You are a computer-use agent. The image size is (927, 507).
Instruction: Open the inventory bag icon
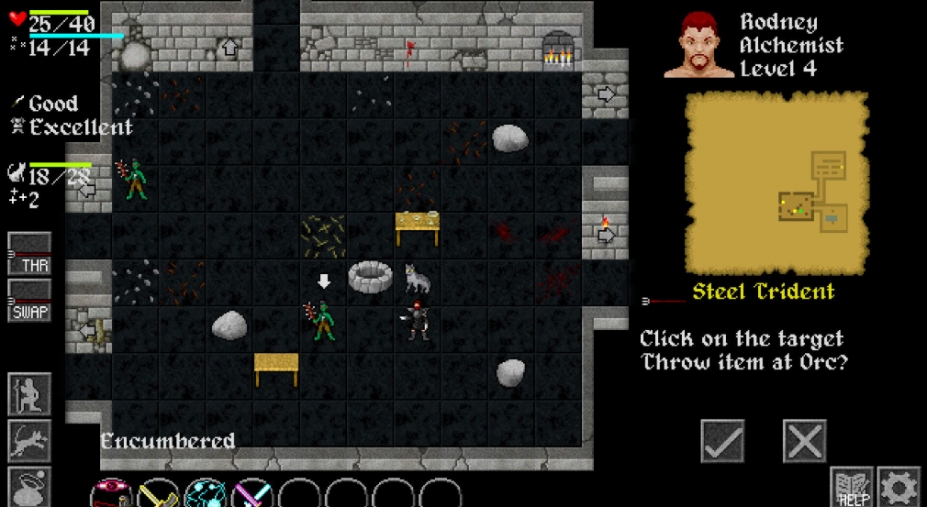(x=30, y=486)
